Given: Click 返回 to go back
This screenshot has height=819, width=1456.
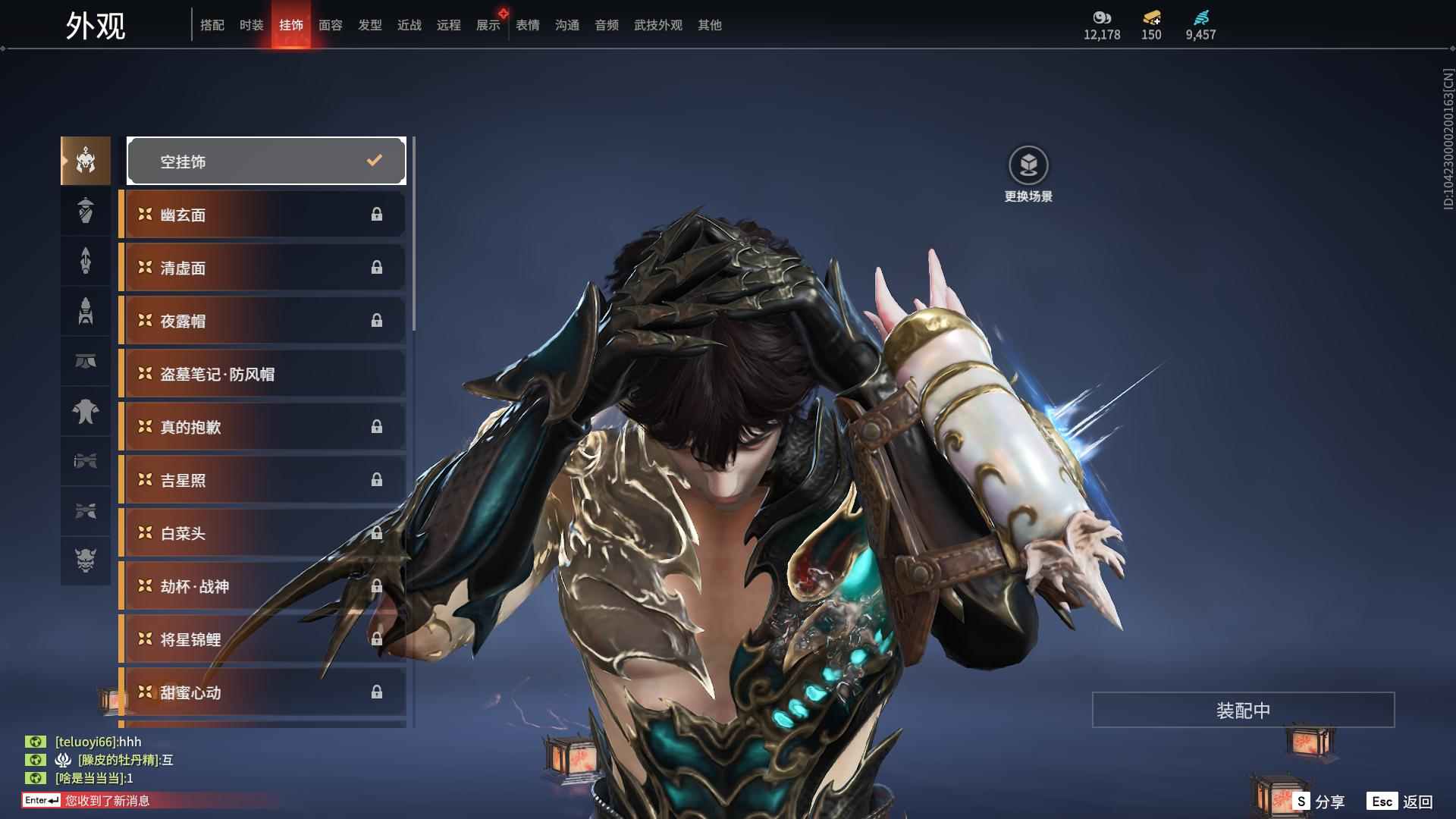Looking at the screenshot, I should (1401, 801).
